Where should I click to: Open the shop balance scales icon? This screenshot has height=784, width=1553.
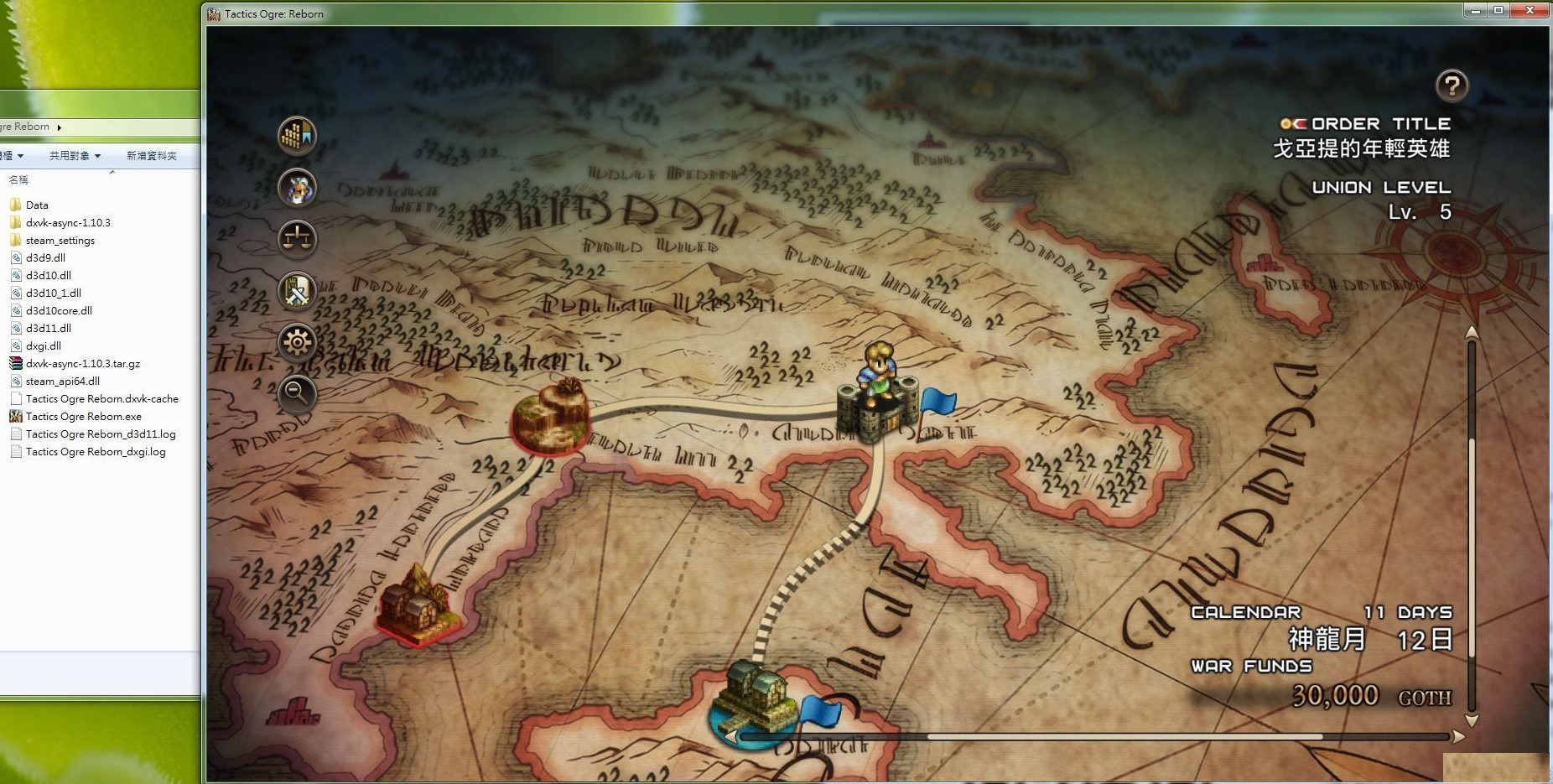pos(297,239)
